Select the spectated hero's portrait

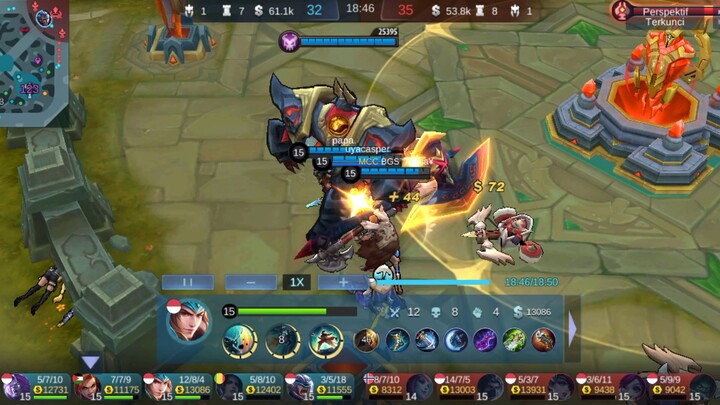pyautogui.click(x=188, y=322)
